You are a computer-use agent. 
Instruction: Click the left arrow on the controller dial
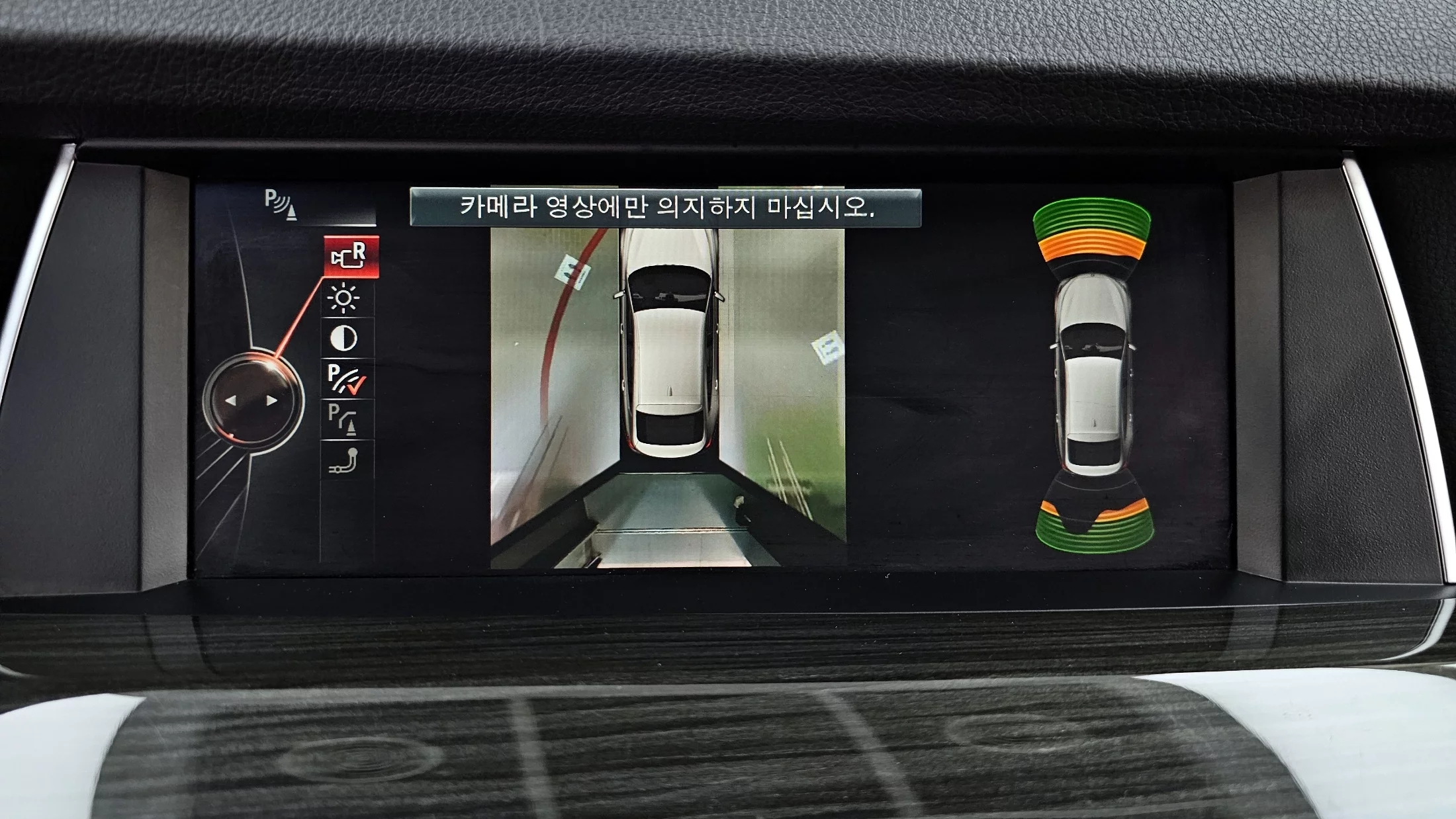click(x=230, y=401)
